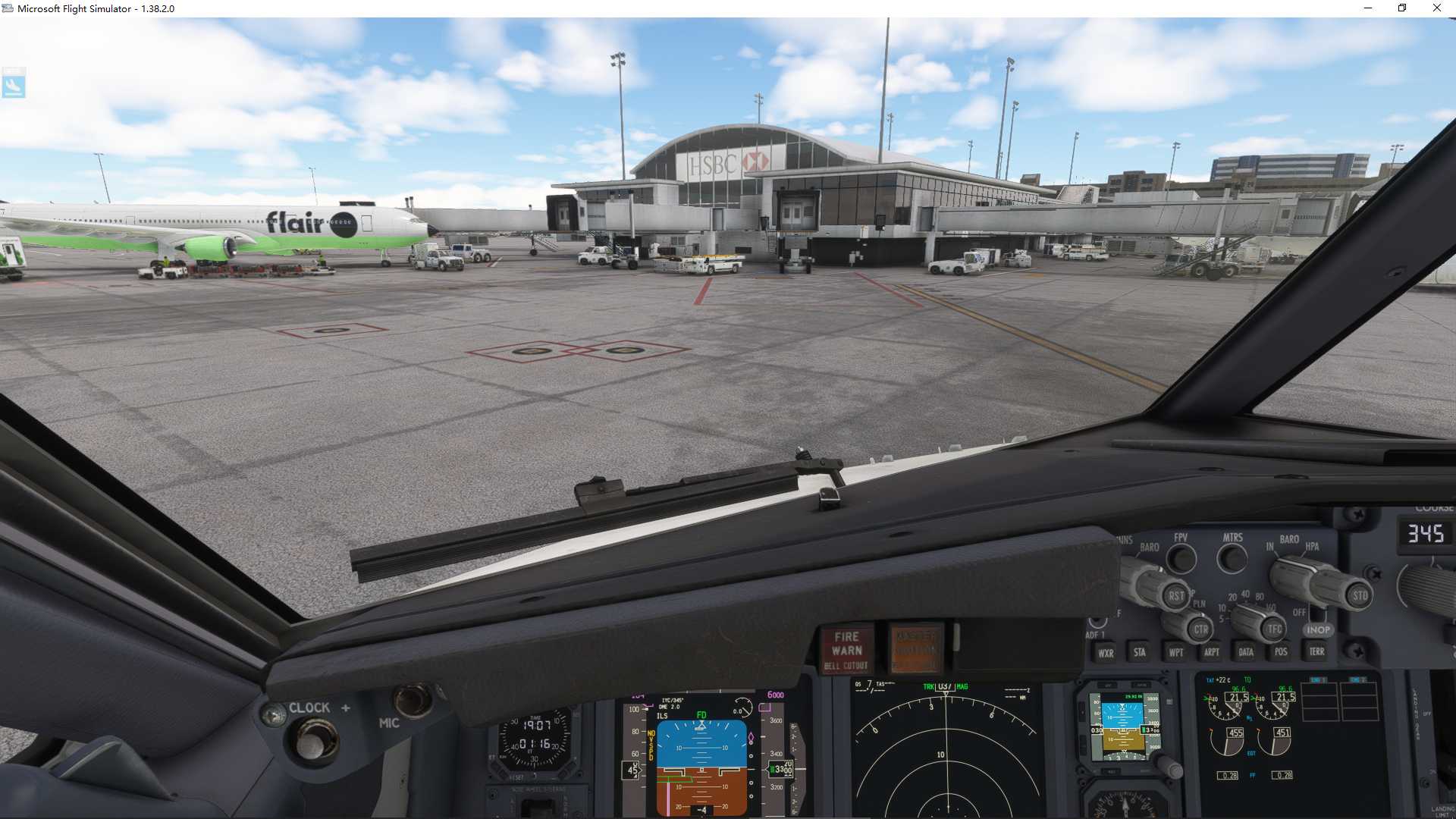Select the TERR terrain display button
This screenshot has height=819, width=1456.
click(1316, 652)
